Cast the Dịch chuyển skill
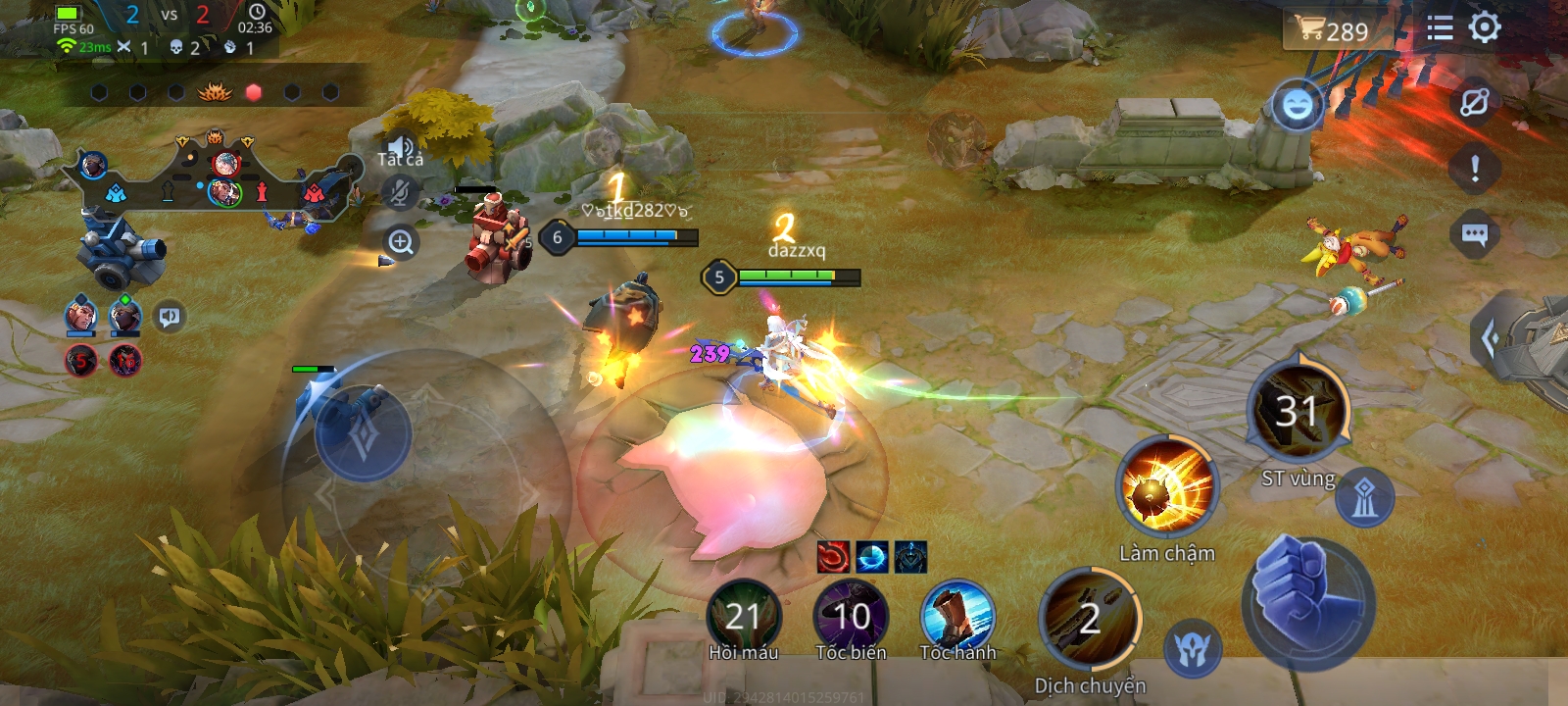1568x706 pixels. pos(1090,619)
